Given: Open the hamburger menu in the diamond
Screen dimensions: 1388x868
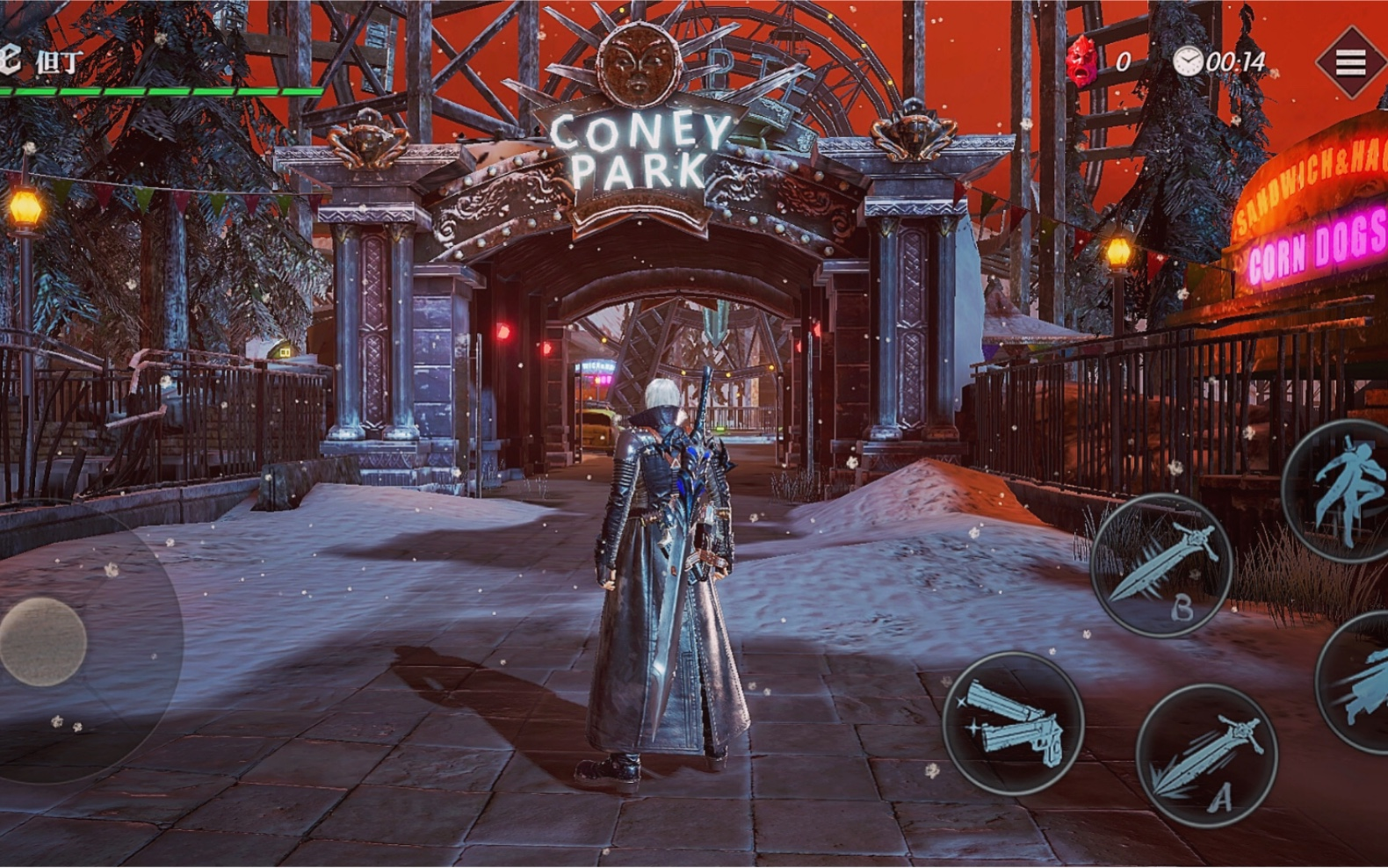Looking at the screenshot, I should [x=1350, y=62].
